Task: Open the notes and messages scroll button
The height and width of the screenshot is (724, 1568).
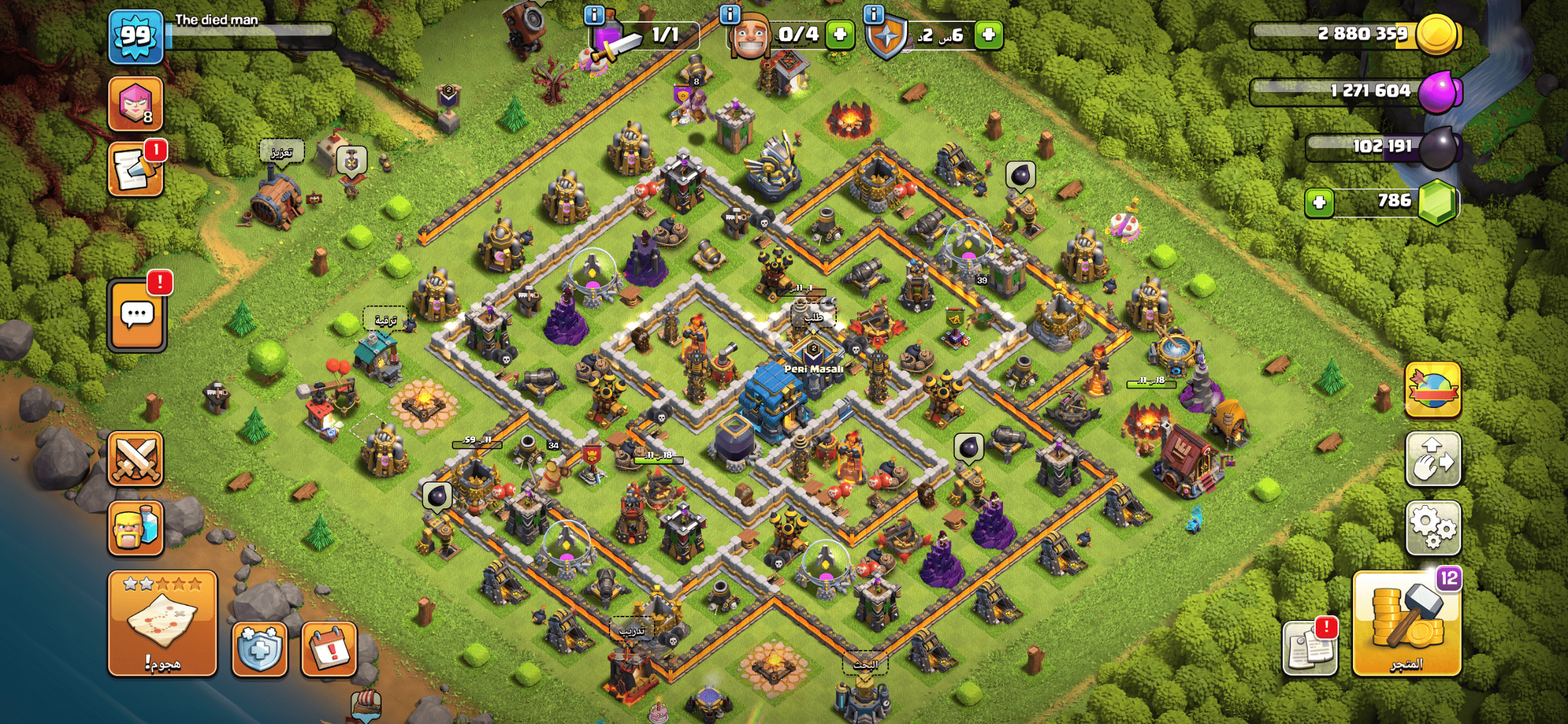Action: pos(135,170)
